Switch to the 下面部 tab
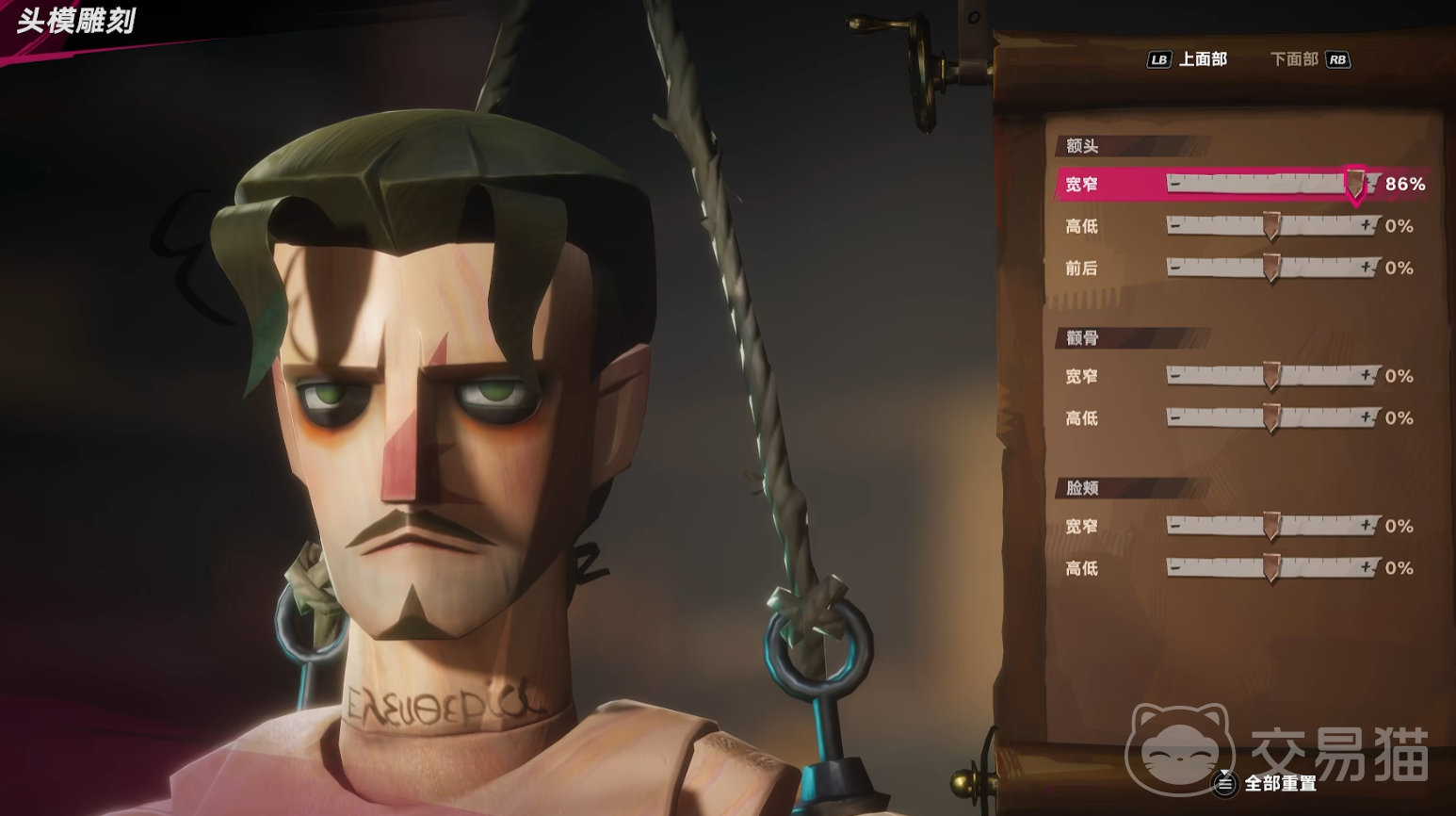1456x816 pixels. coord(1294,59)
